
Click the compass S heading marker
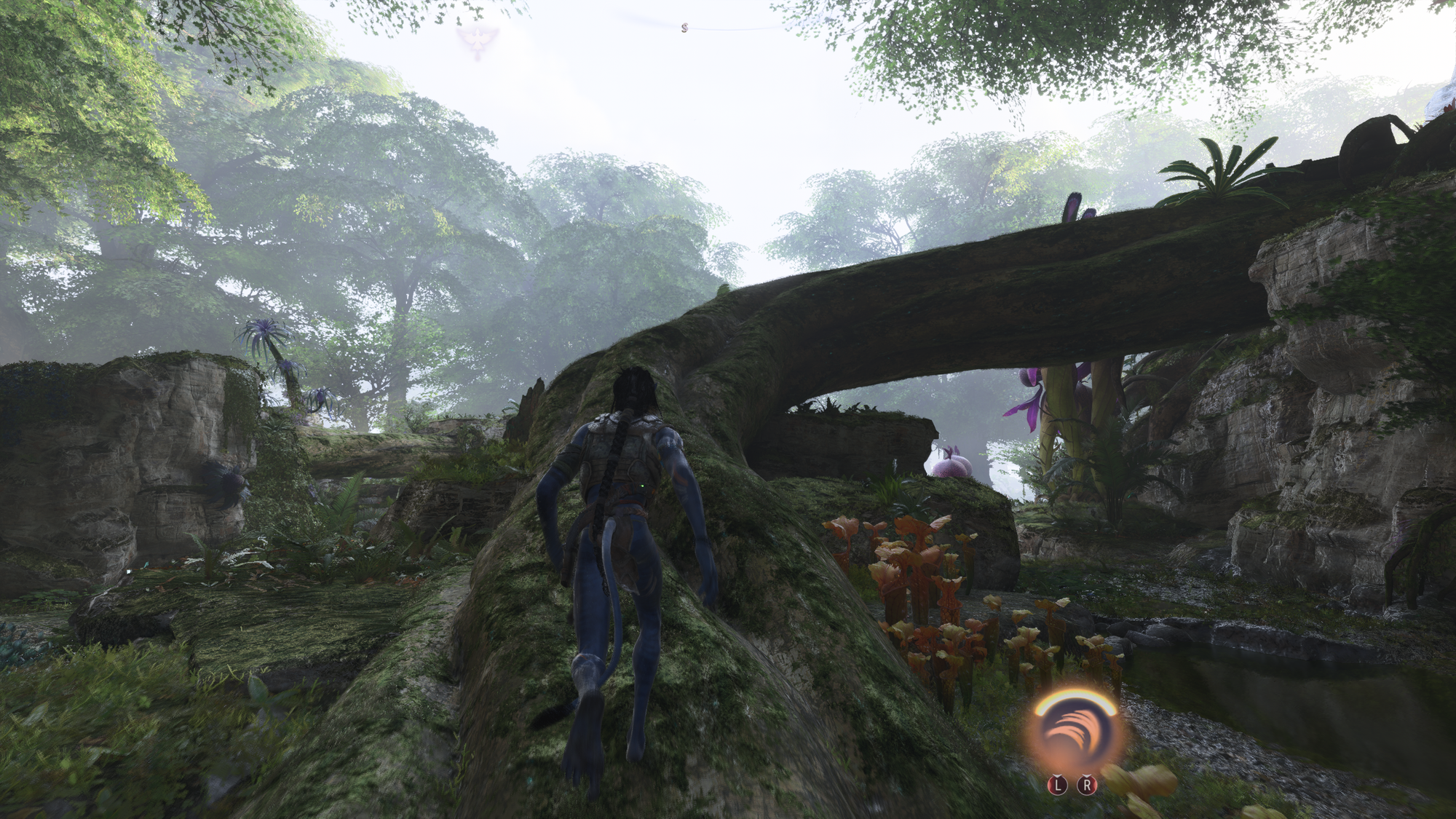pyautogui.click(x=684, y=28)
